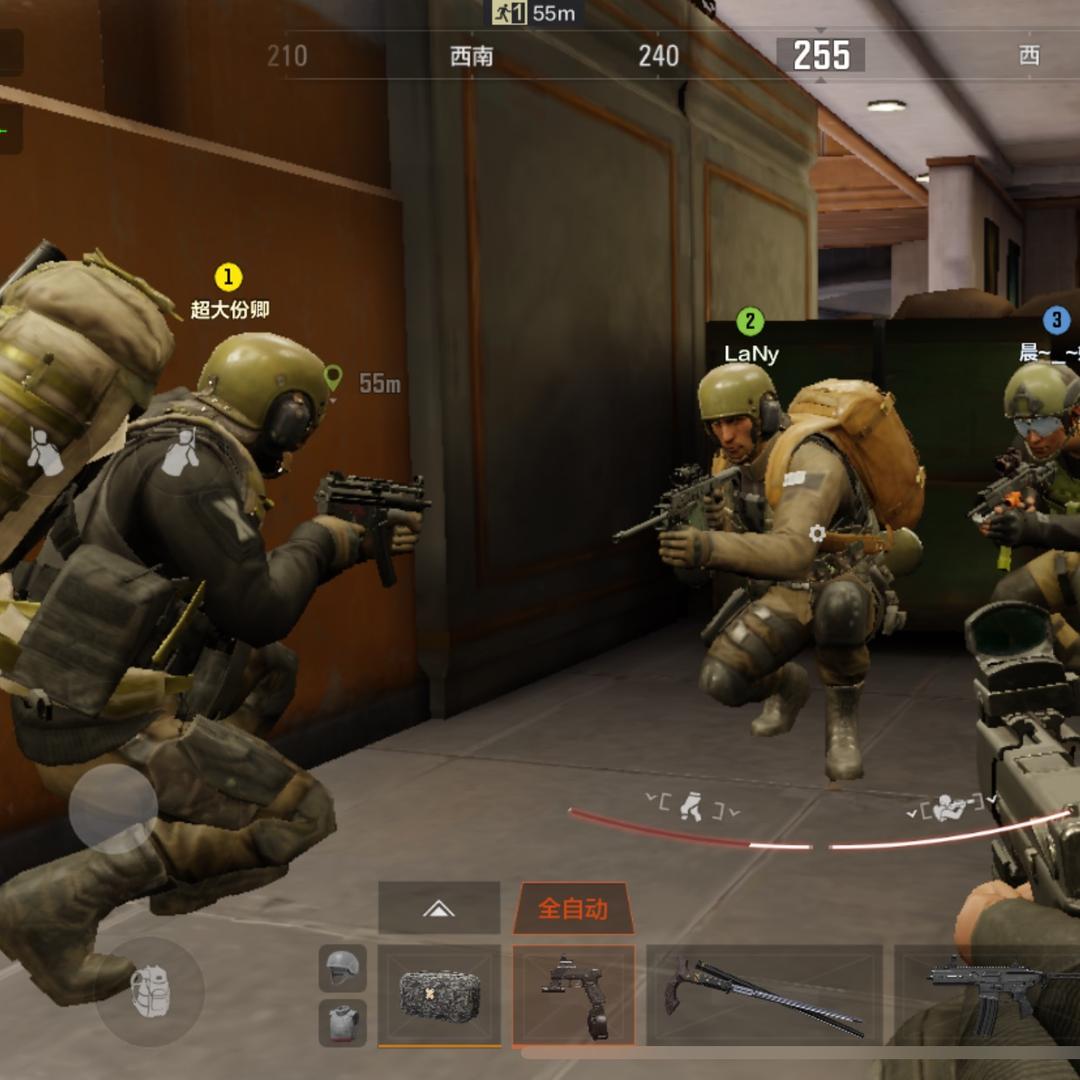Tap the helmet armor status icon

tap(342, 966)
